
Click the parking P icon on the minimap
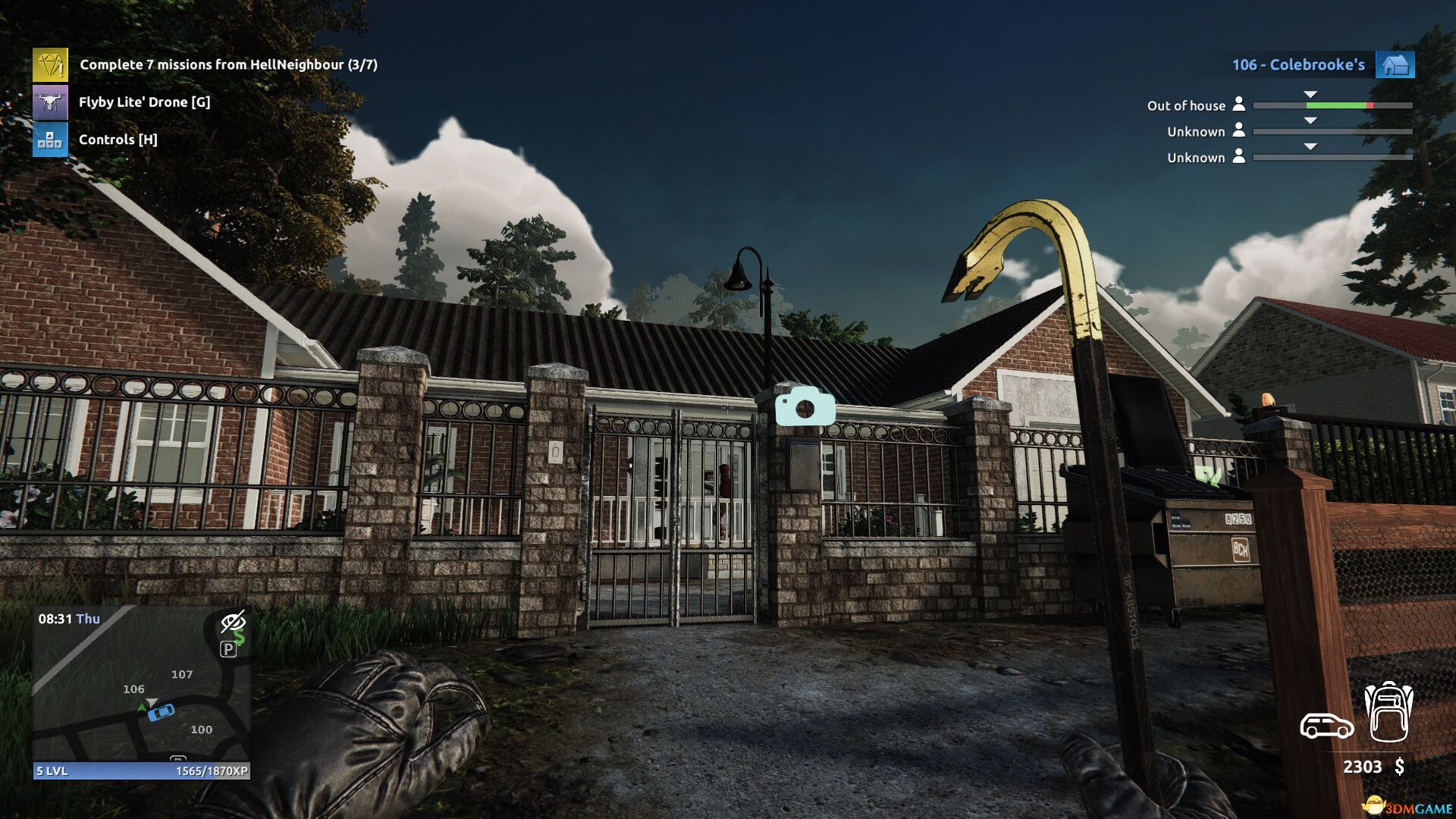229,649
